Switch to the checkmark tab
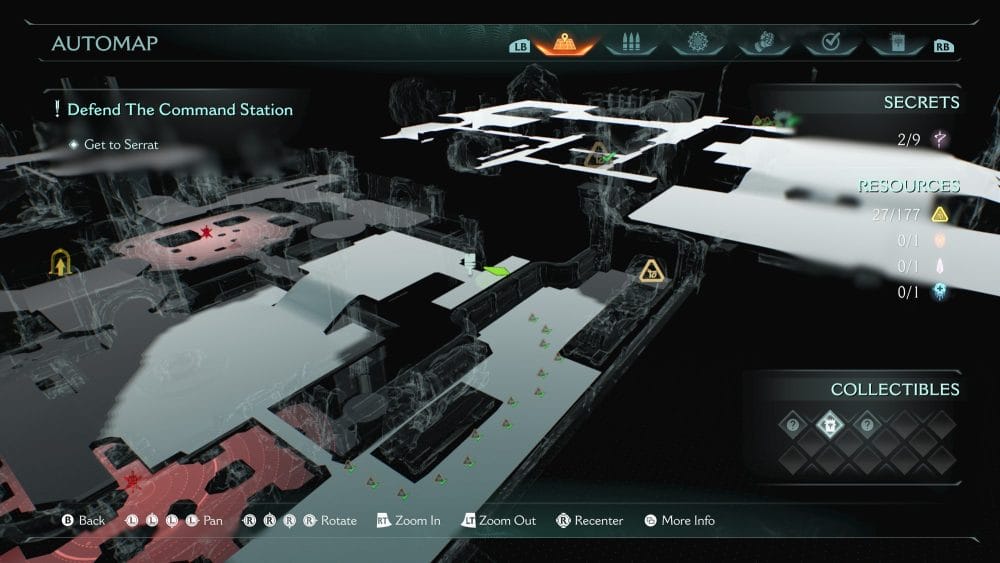 point(829,44)
